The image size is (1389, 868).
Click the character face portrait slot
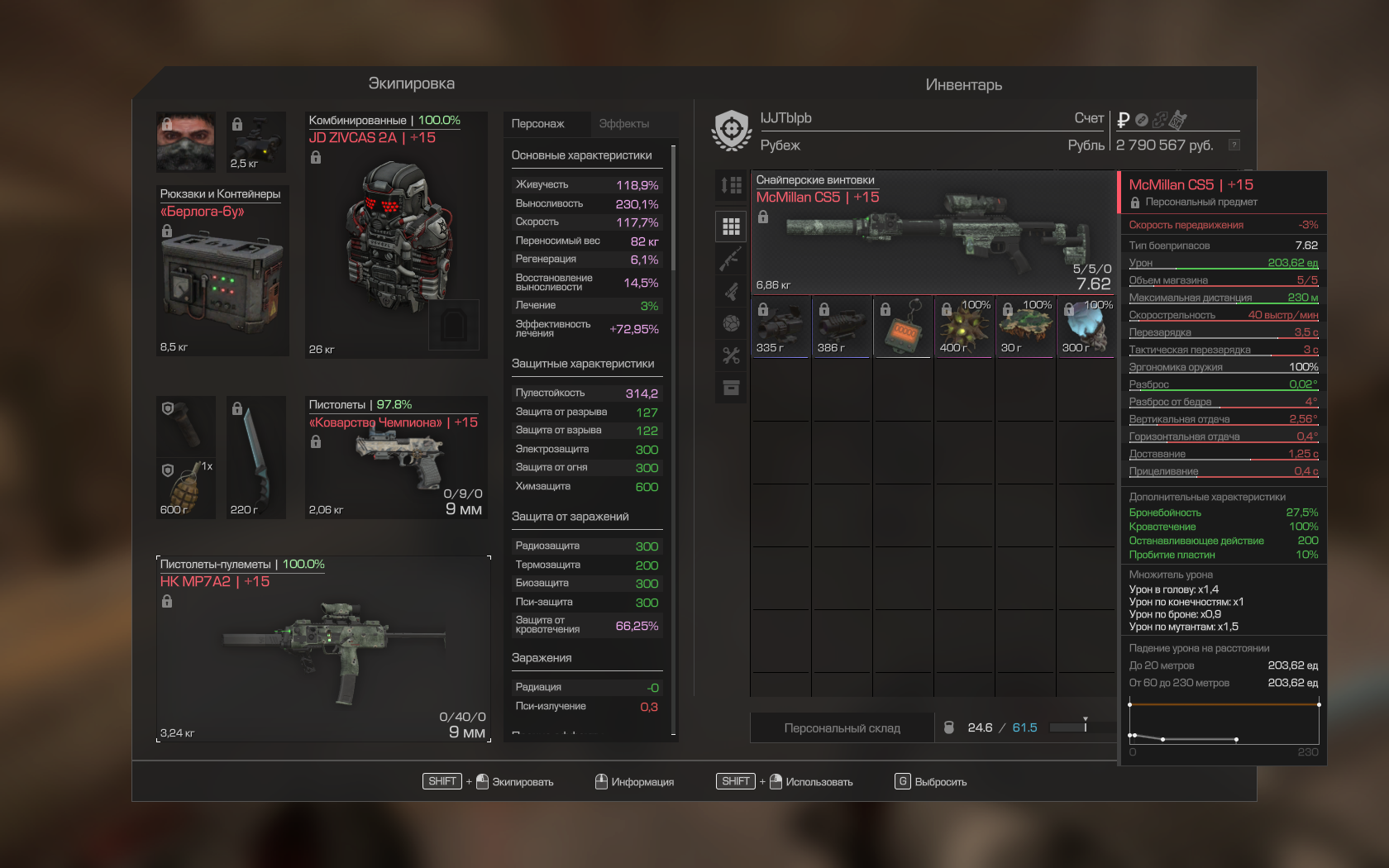coord(186,141)
